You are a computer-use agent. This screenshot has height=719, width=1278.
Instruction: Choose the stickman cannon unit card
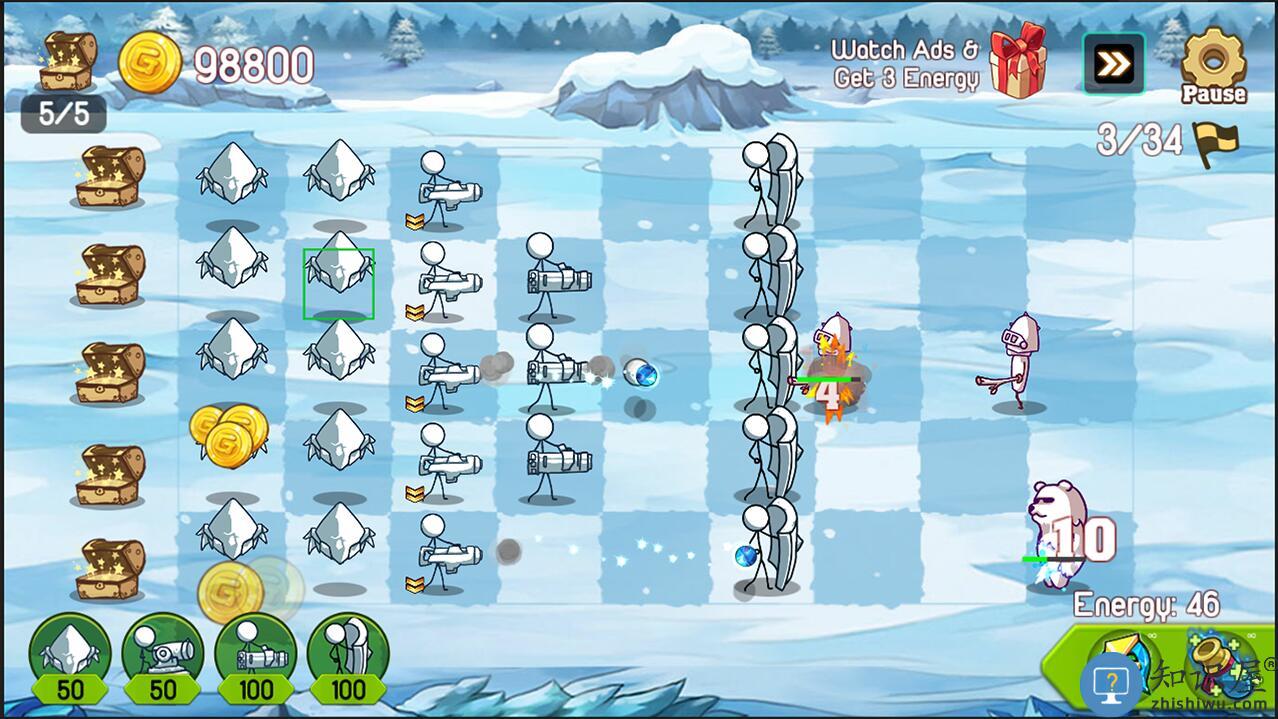point(162,657)
